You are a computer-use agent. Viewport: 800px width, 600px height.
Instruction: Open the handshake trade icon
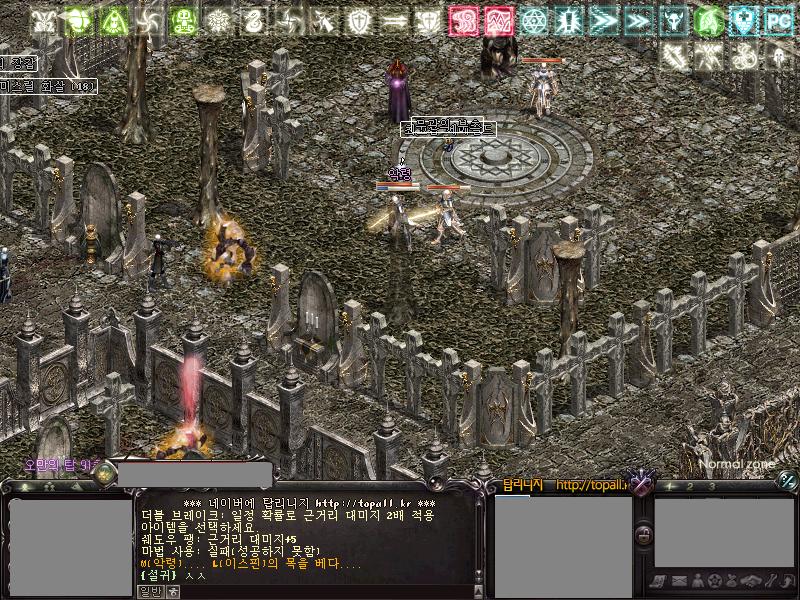coord(751,581)
